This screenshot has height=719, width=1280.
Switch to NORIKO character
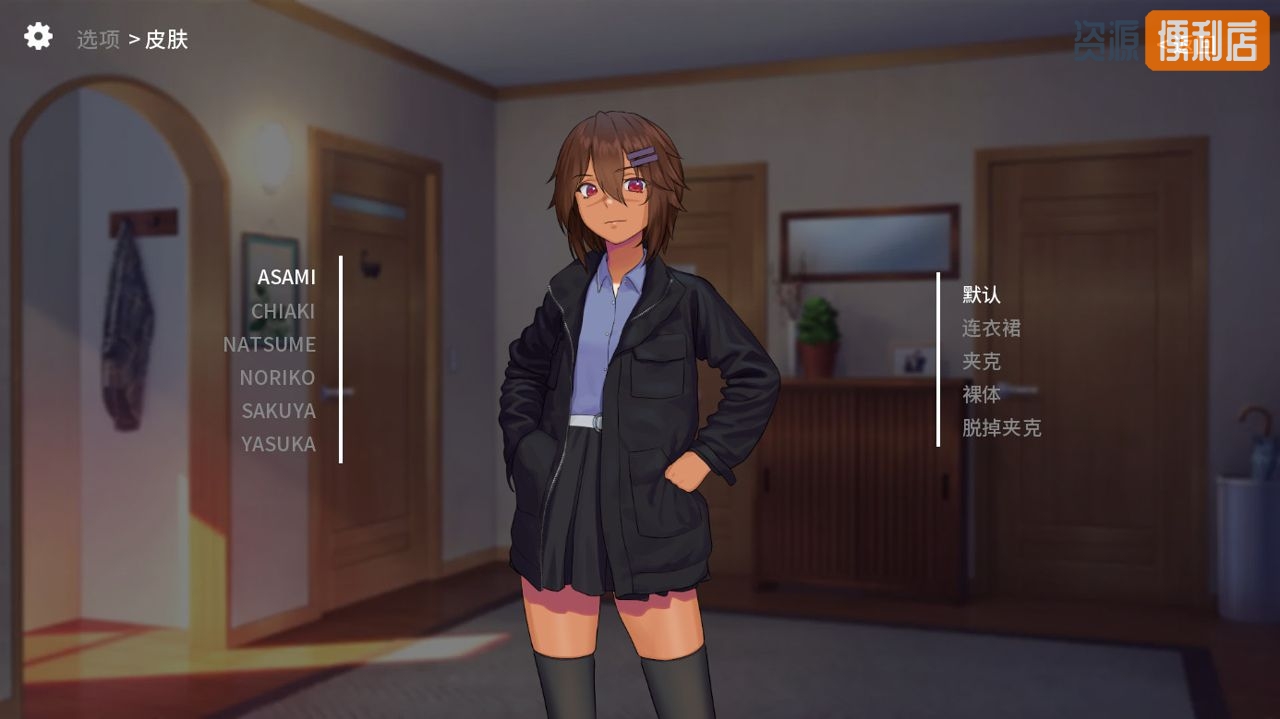(277, 377)
